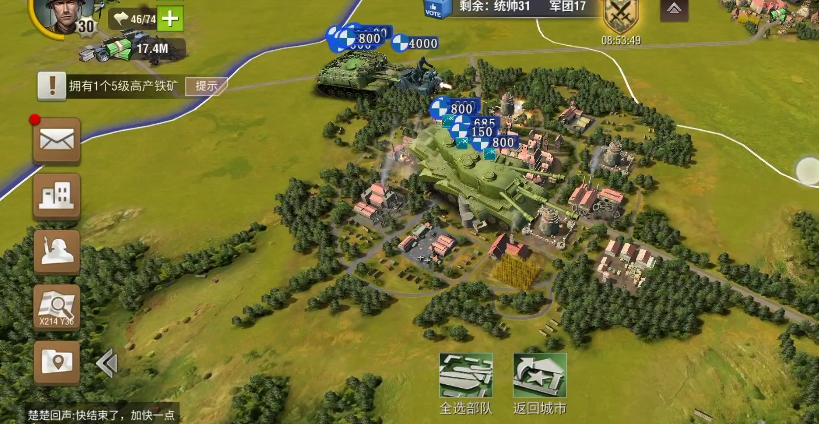The image size is (819, 424).
Task: Open the chat message bar
Action: [88, 415]
